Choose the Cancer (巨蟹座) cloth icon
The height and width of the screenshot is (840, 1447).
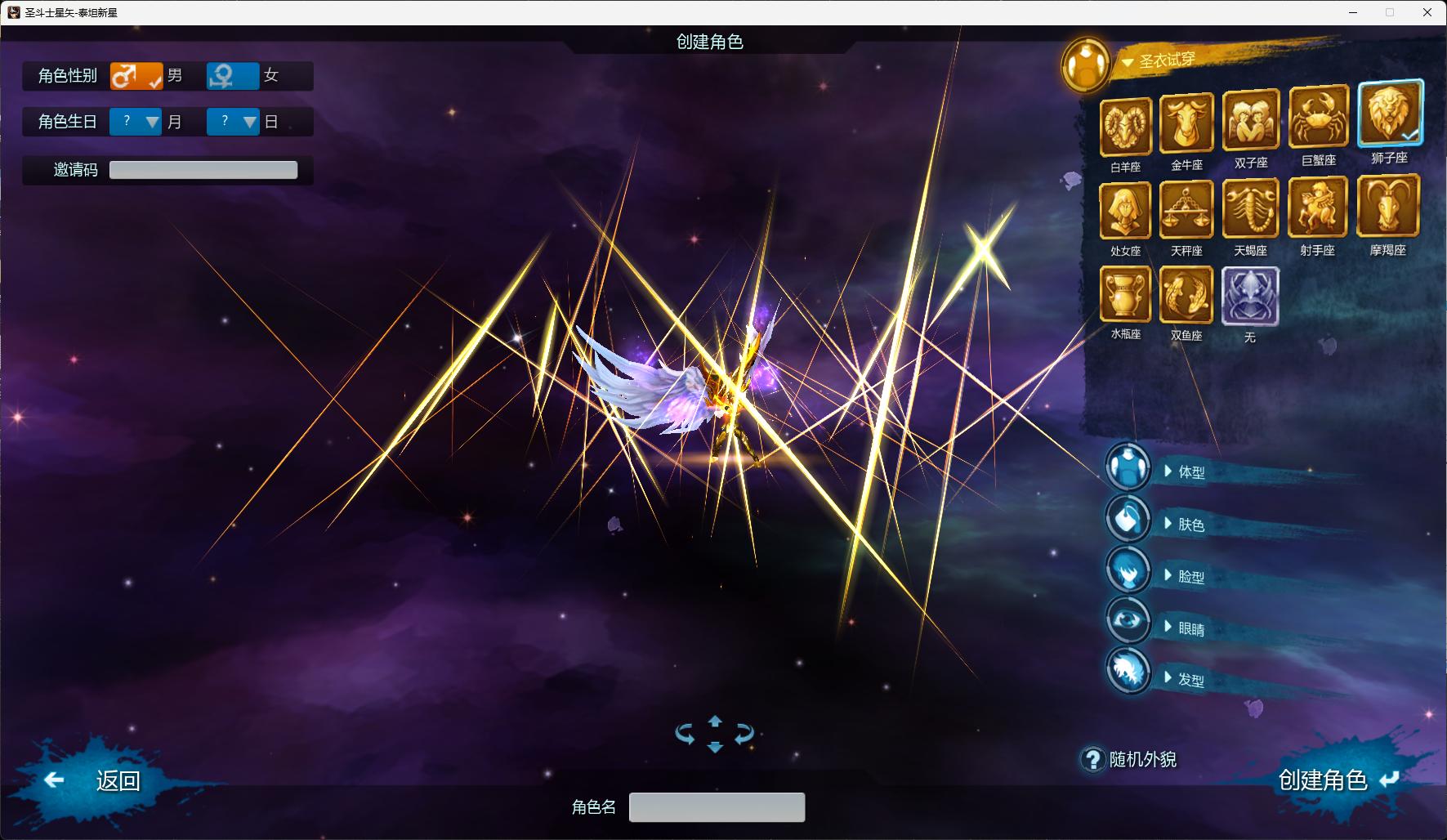[x=1318, y=119]
